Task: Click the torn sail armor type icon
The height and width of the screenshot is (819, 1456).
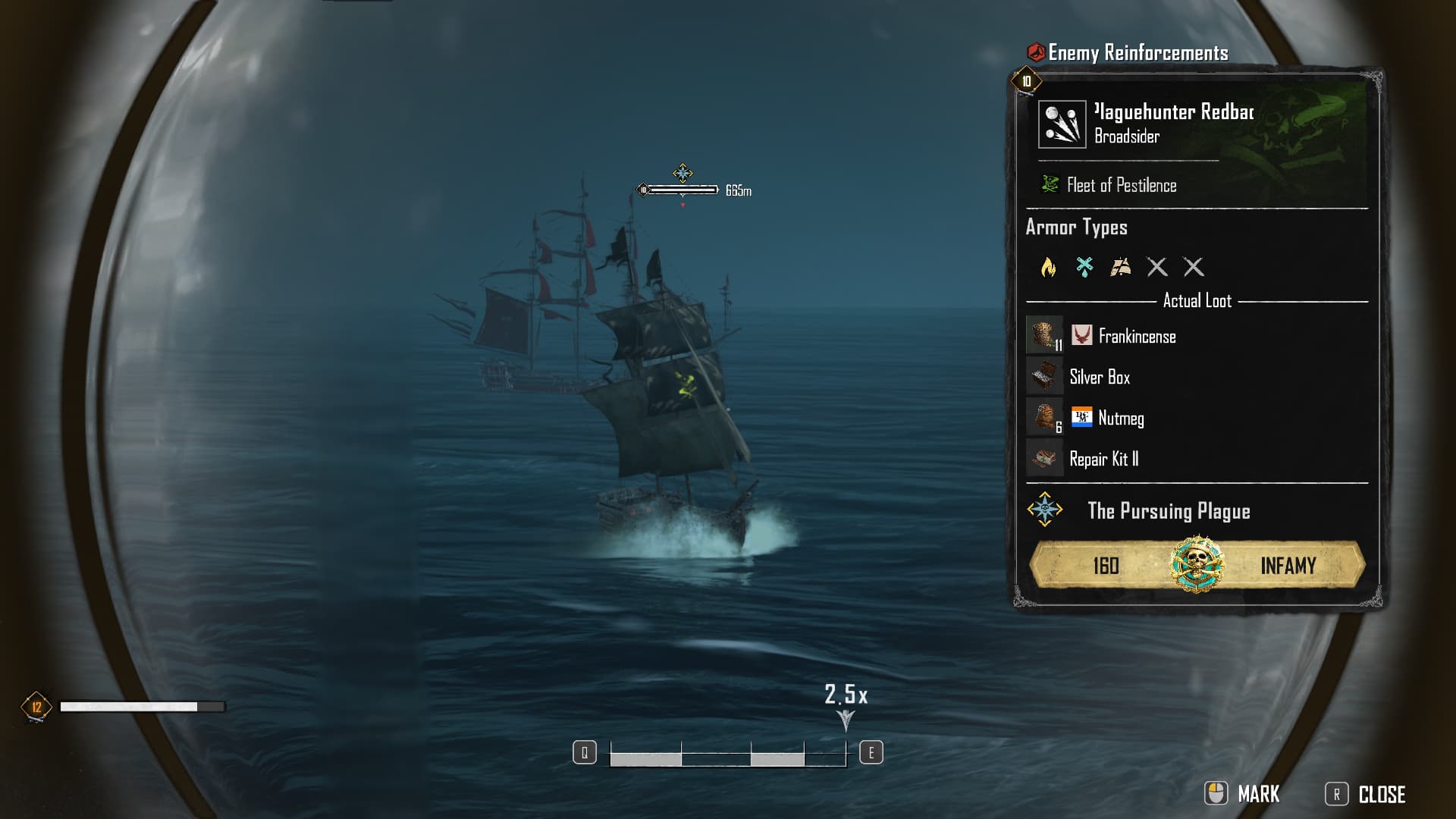Action: coord(1121,267)
